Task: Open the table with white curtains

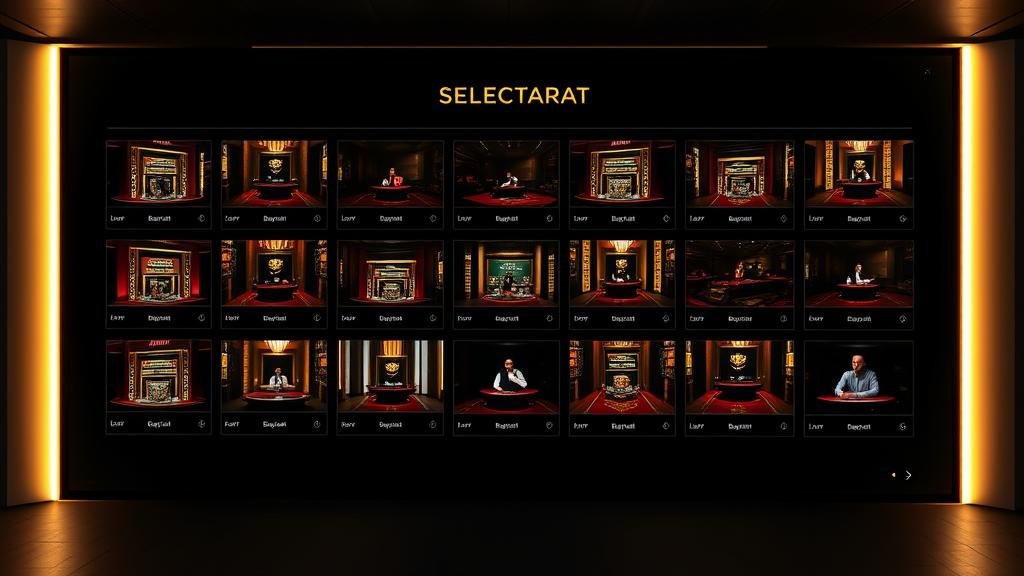Action: pos(390,372)
